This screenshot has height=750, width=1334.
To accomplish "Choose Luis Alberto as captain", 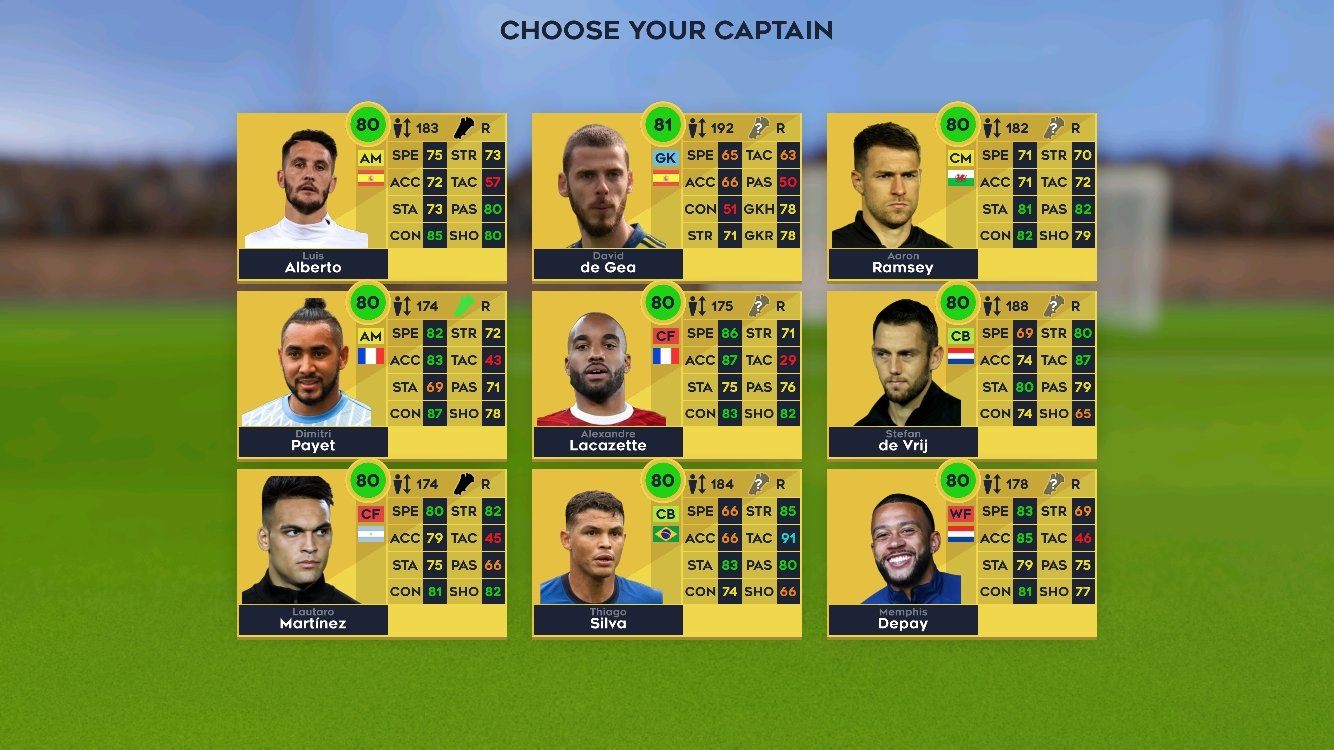I will coord(371,198).
